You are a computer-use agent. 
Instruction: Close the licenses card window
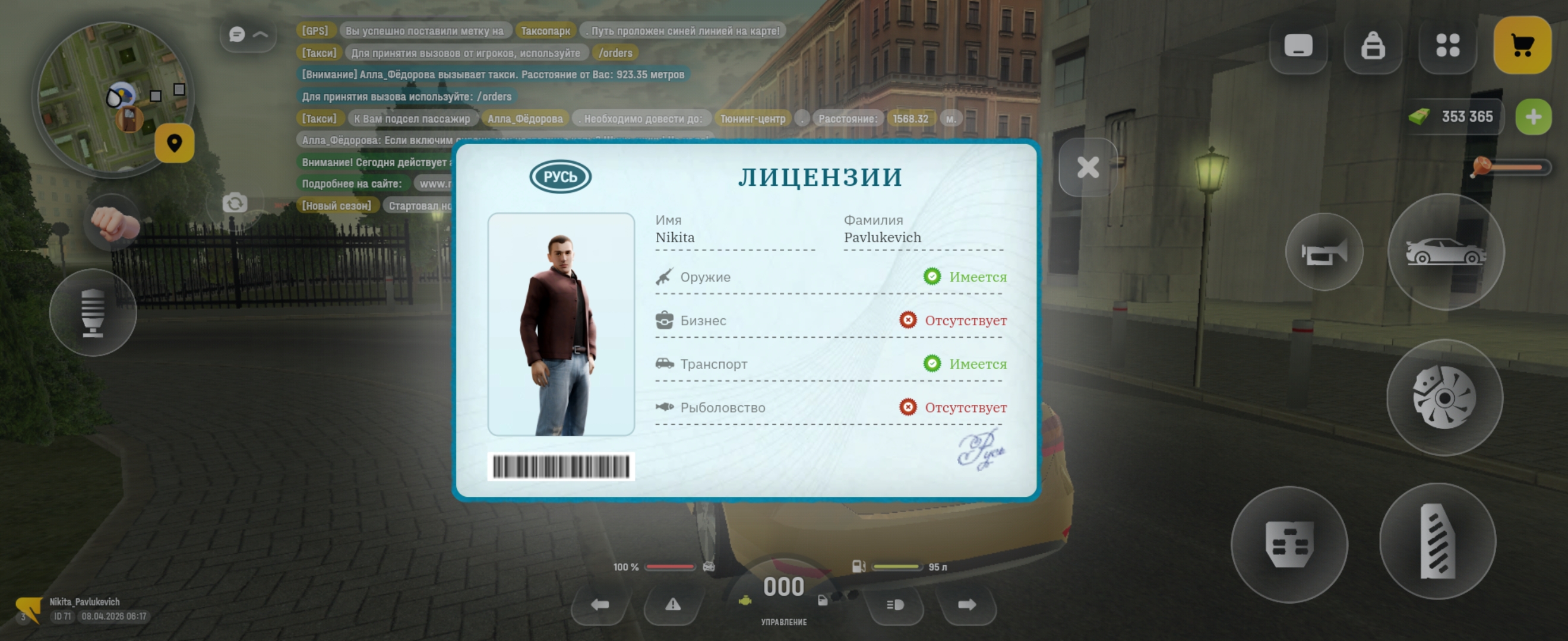(1088, 167)
